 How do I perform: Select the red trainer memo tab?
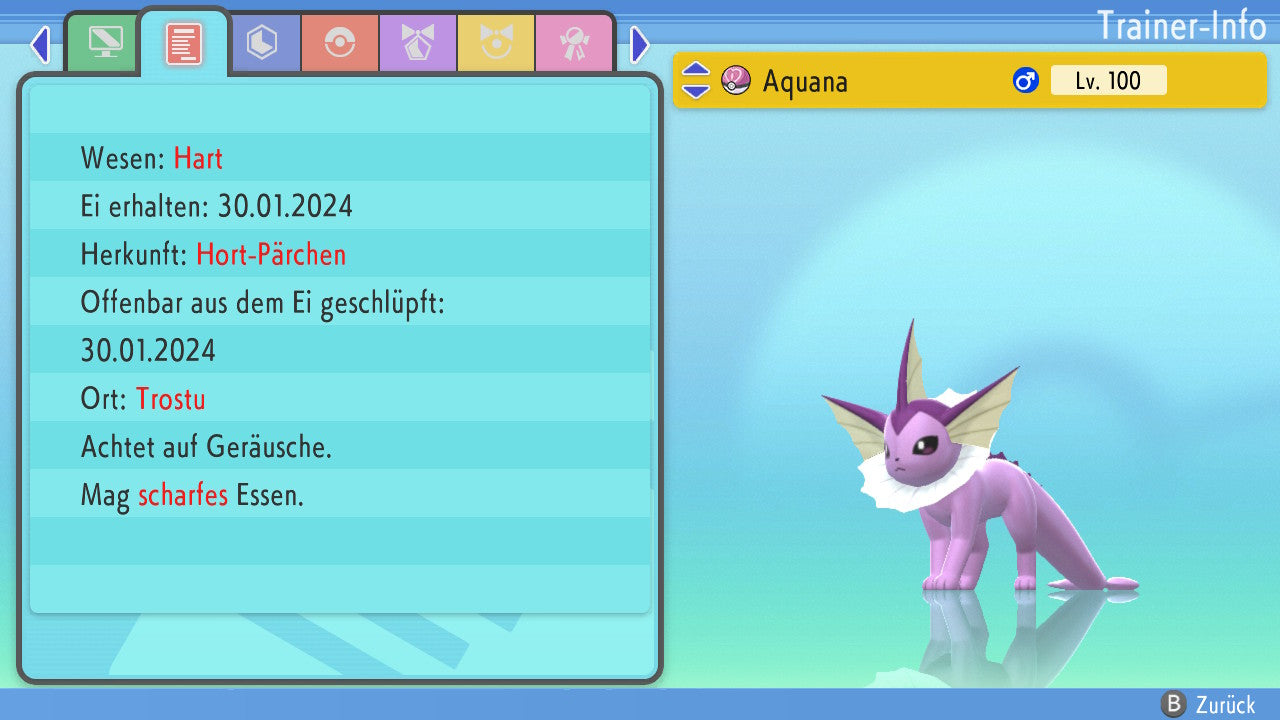coord(184,44)
